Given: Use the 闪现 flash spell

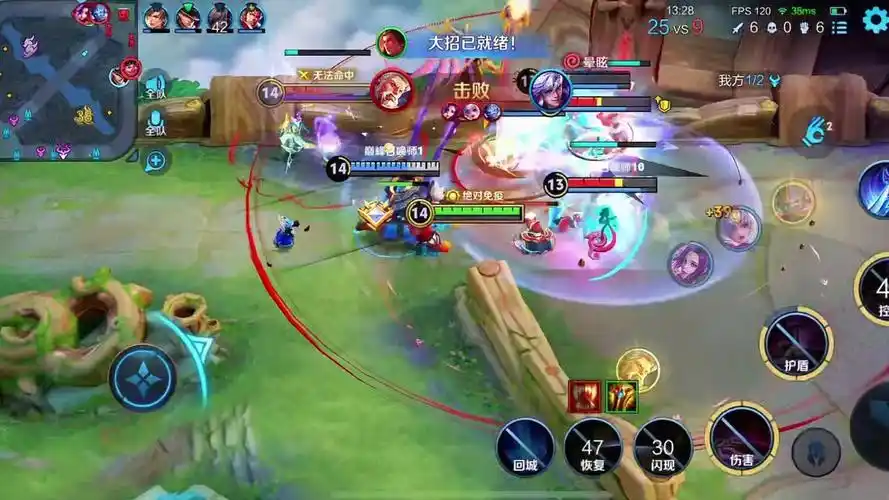Looking at the screenshot, I should [x=662, y=445].
